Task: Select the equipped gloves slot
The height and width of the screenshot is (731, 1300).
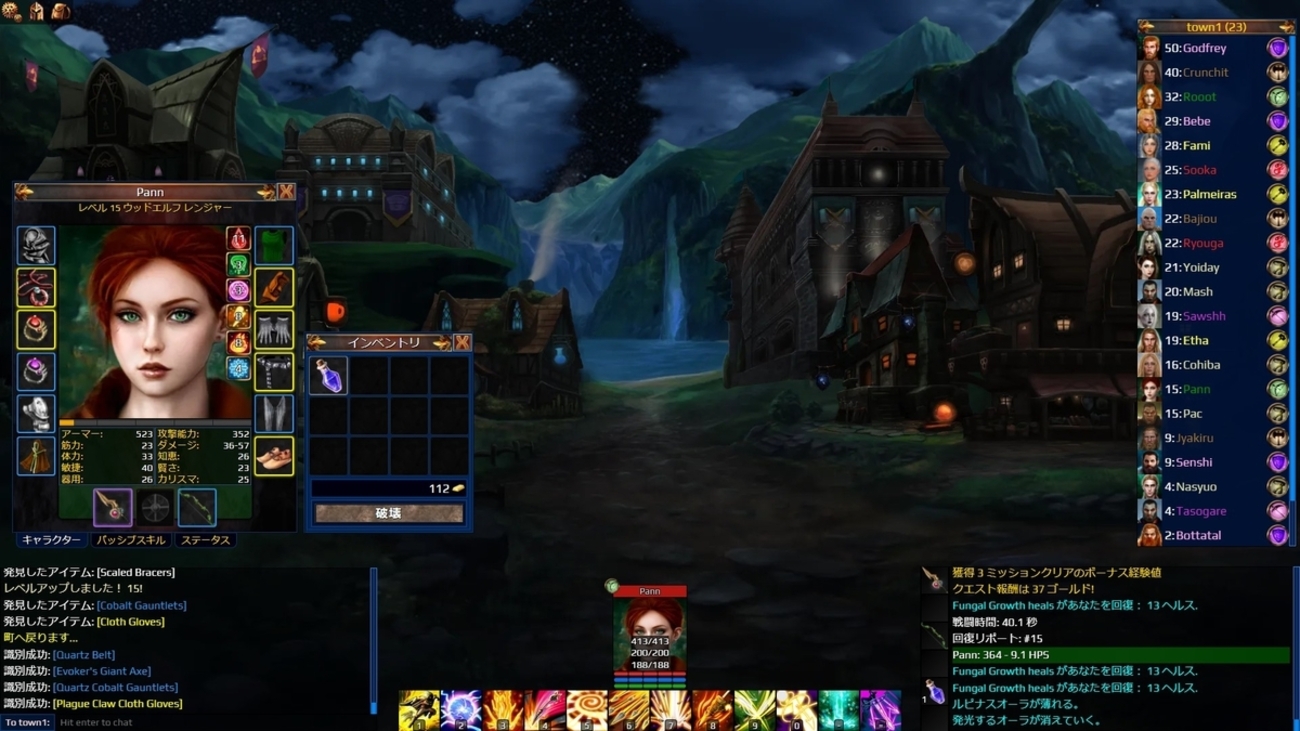Action: pos(274,330)
